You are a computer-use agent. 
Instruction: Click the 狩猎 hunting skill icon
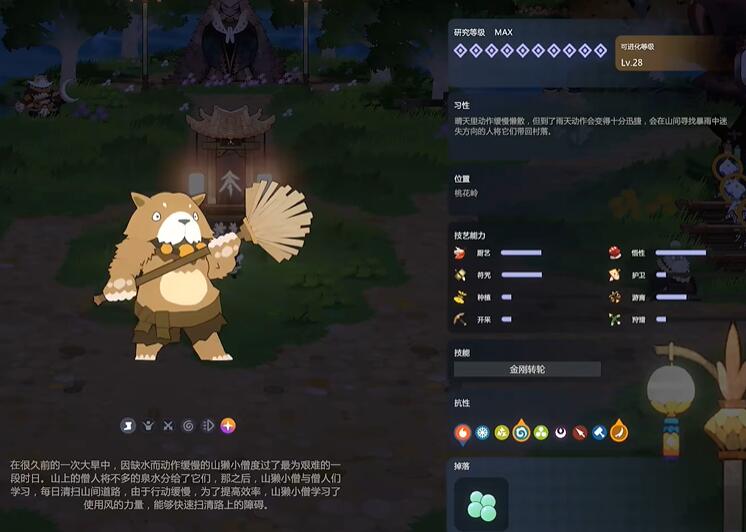613,319
